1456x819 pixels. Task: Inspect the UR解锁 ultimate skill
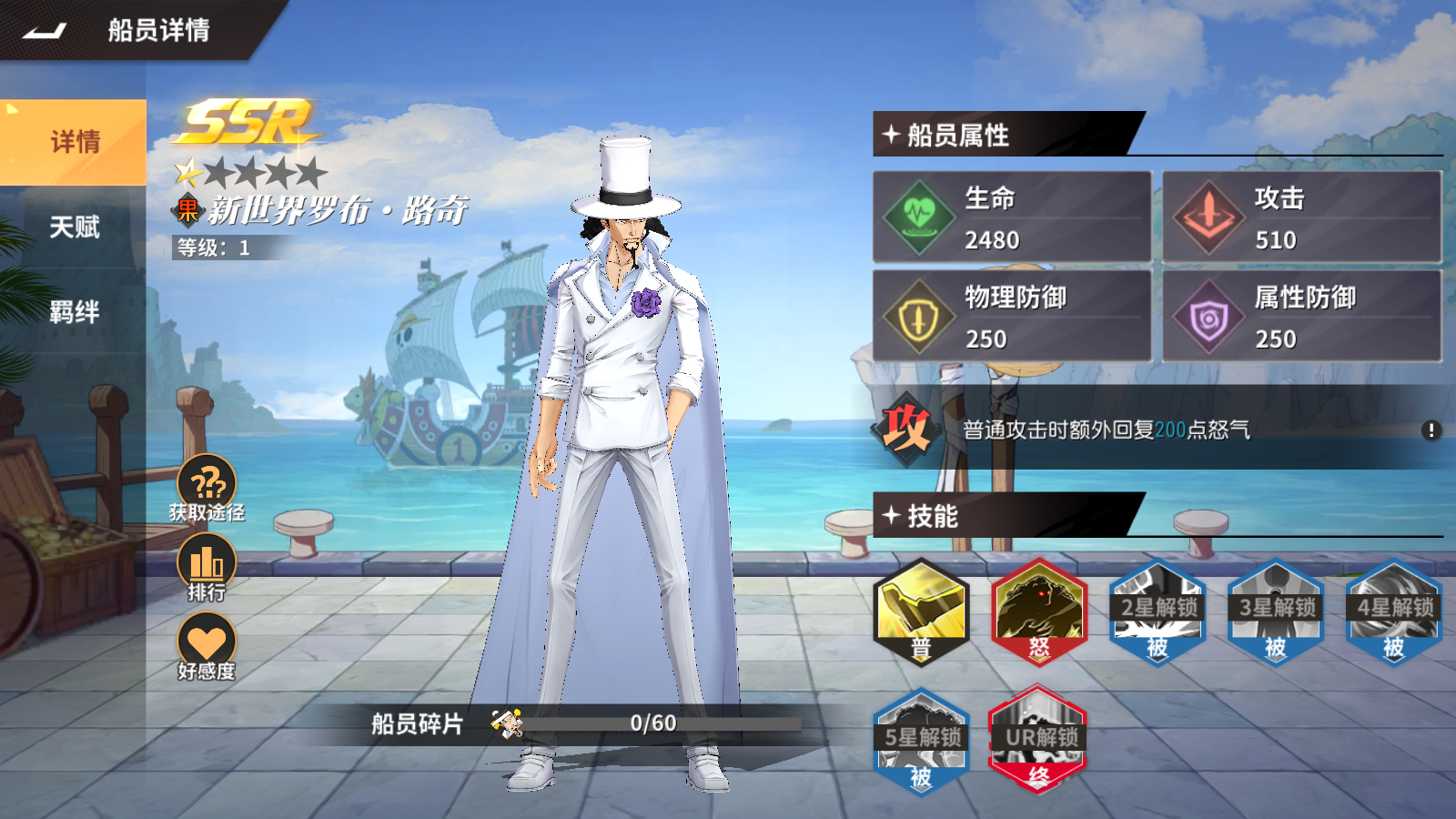[x=1039, y=741]
